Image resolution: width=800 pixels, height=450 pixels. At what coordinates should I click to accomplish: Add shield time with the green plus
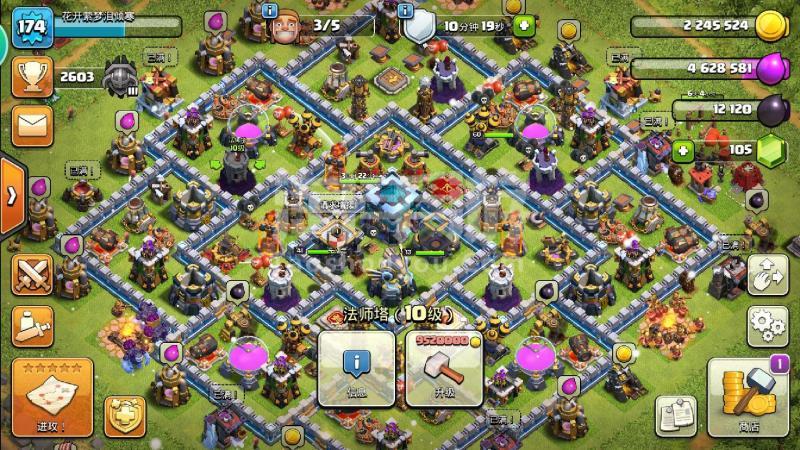524,25
